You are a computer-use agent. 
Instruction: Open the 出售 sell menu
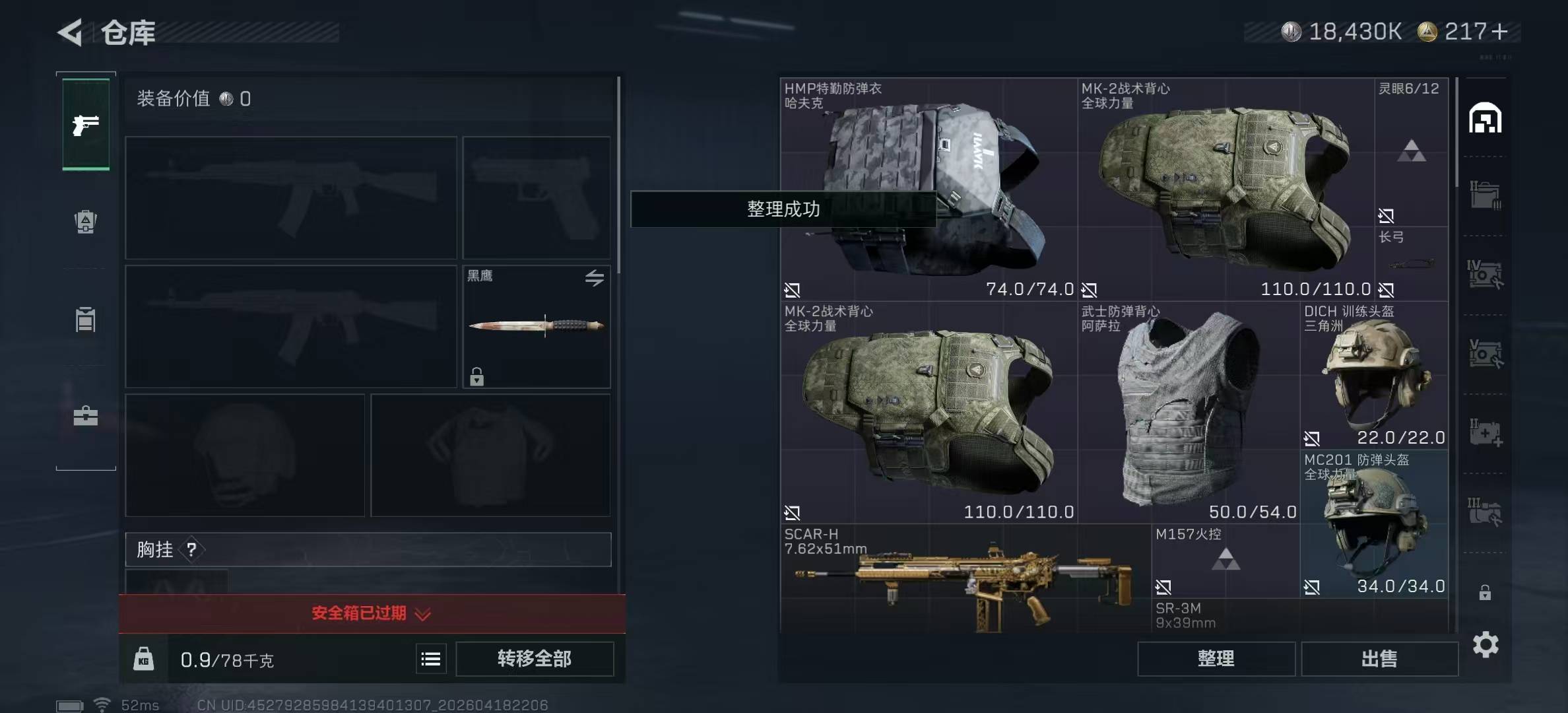1379,659
